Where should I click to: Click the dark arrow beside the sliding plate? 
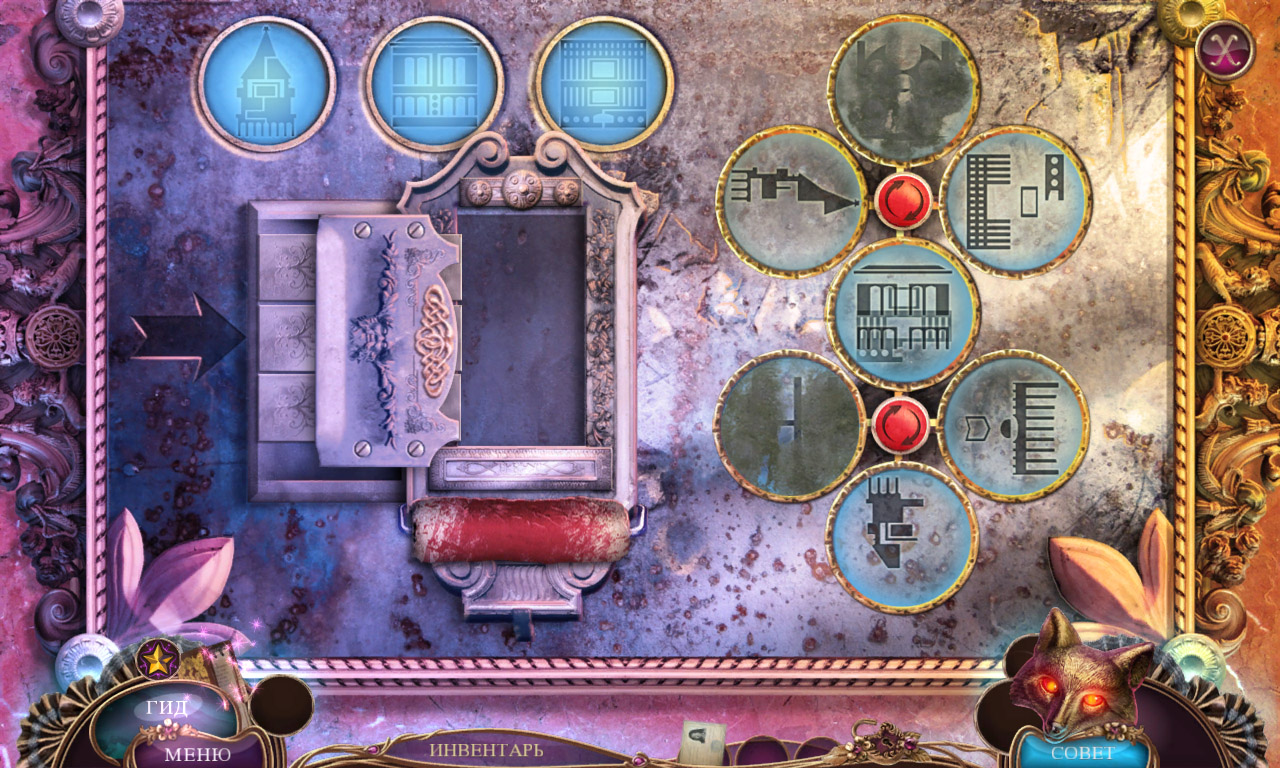click(187, 337)
